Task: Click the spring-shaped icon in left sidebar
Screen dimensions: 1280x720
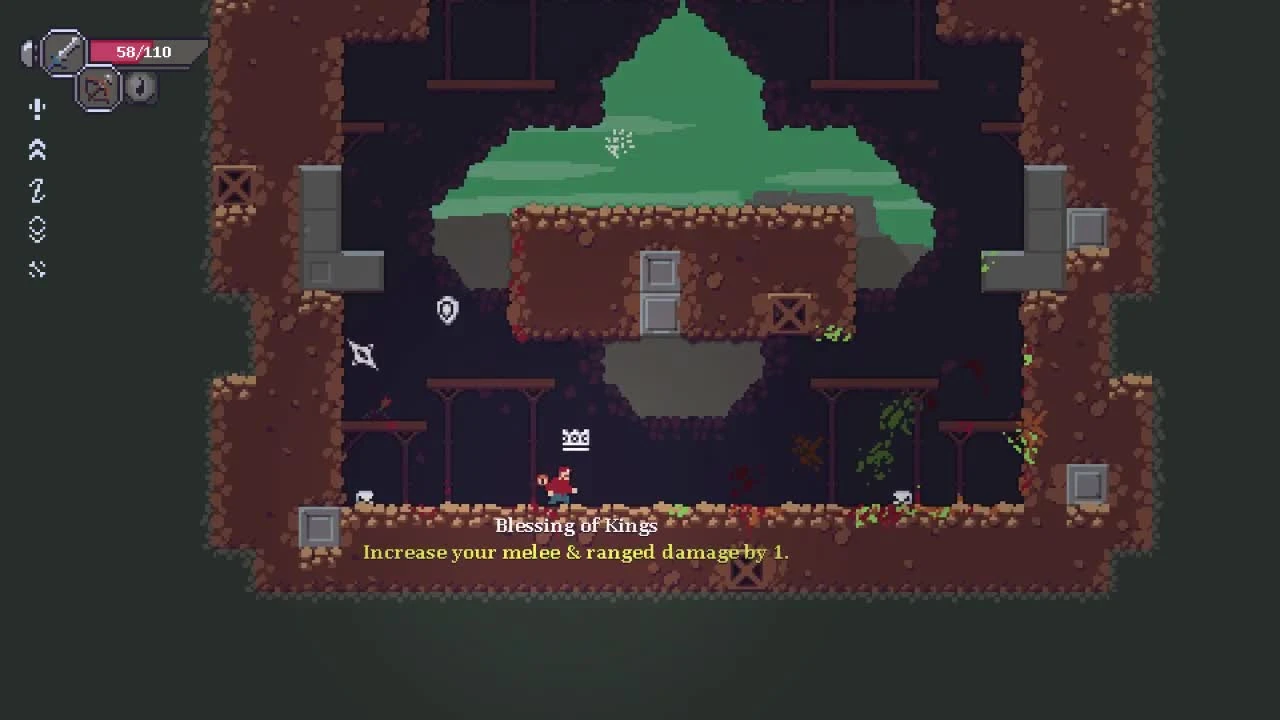Action: (37, 190)
